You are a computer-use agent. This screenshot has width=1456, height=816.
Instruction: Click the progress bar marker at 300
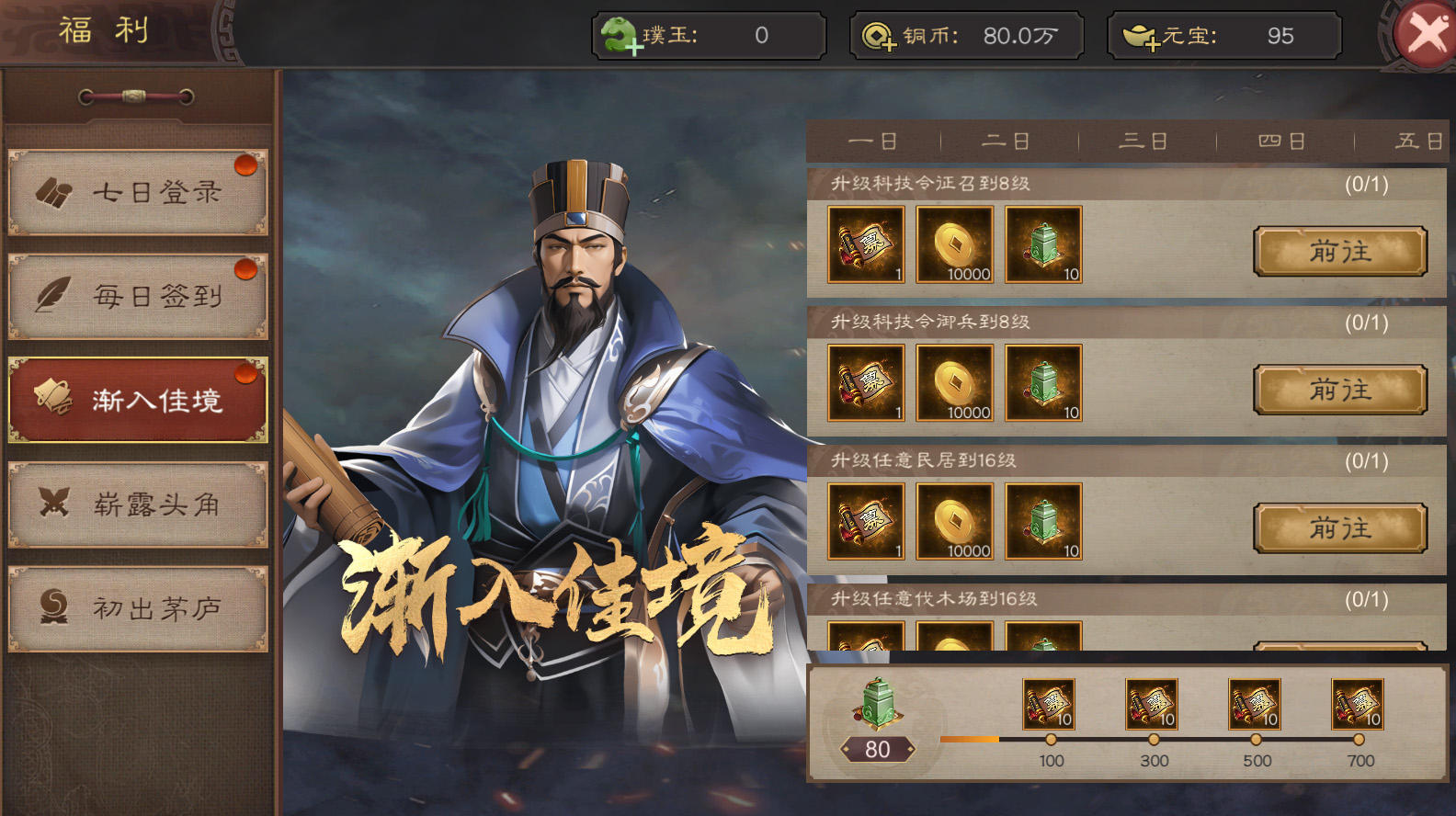click(1152, 739)
